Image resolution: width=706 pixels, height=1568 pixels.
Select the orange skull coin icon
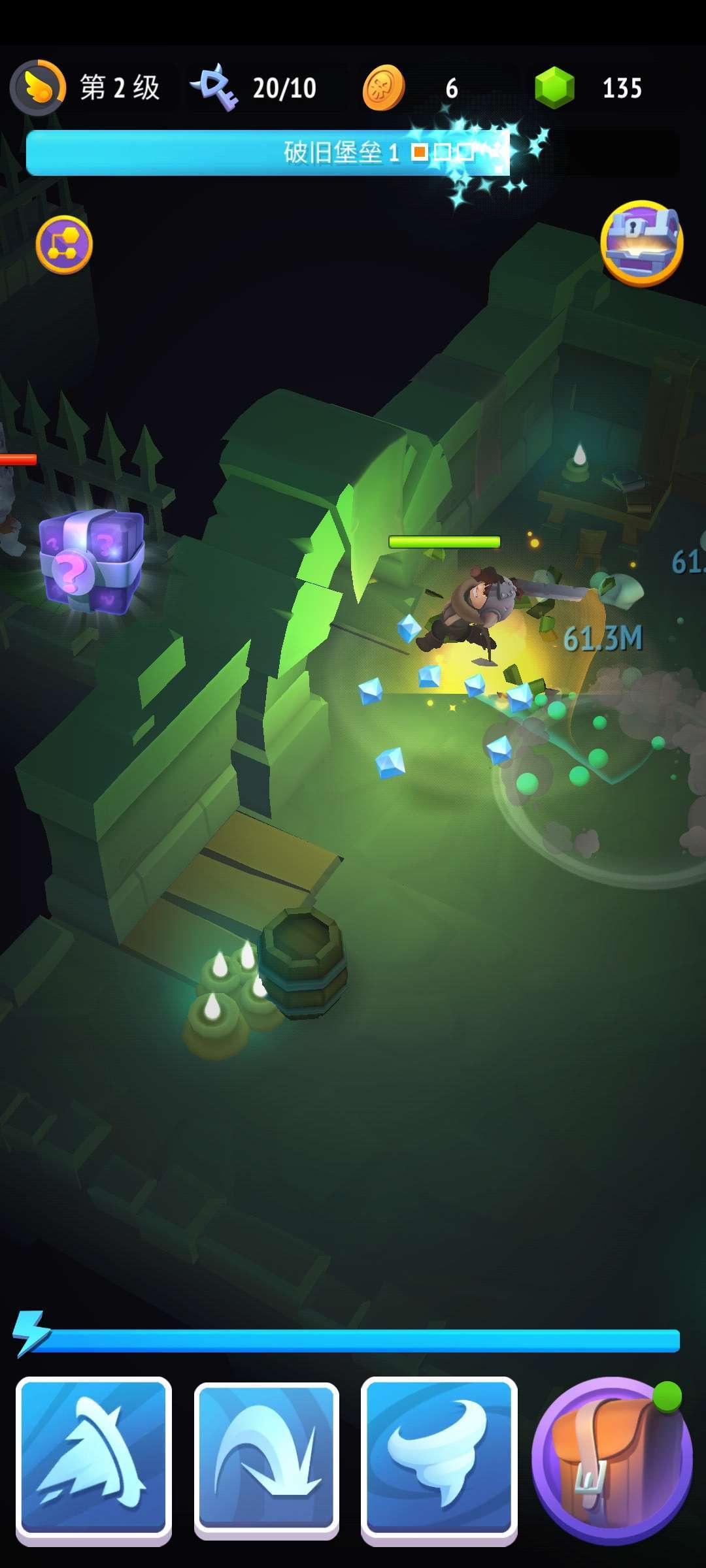pos(384,88)
